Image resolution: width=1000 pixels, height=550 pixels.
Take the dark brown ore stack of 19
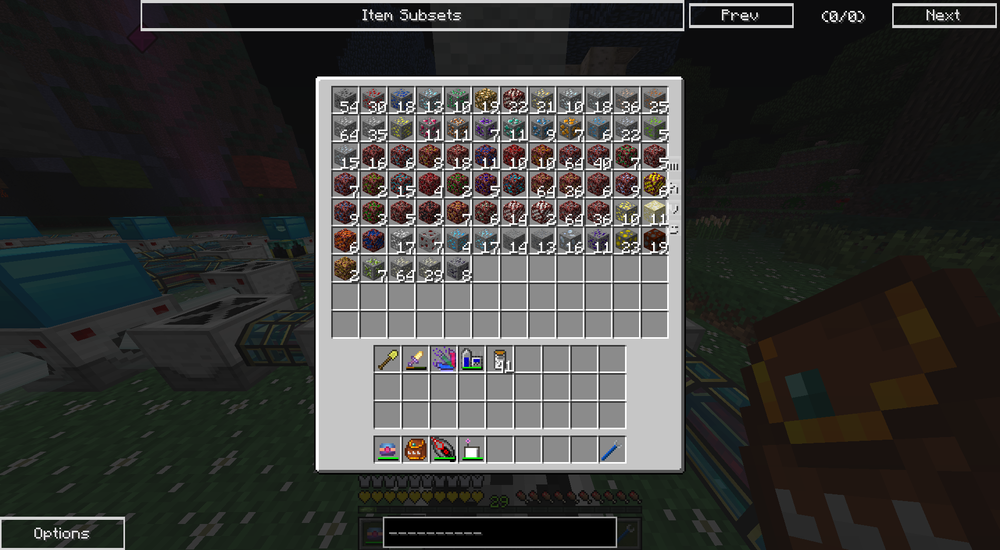(x=654, y=240)
